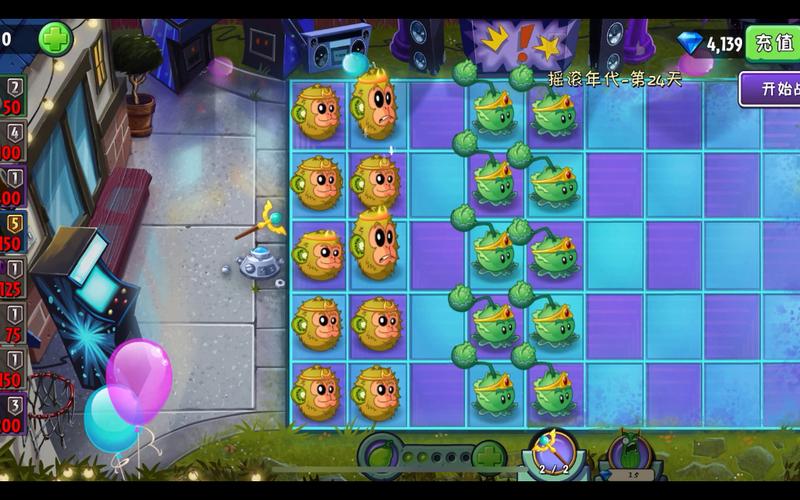This screenshot has width=800, height=500.
Task: Open the 充值 recharge shop
Action: point(773,43)
